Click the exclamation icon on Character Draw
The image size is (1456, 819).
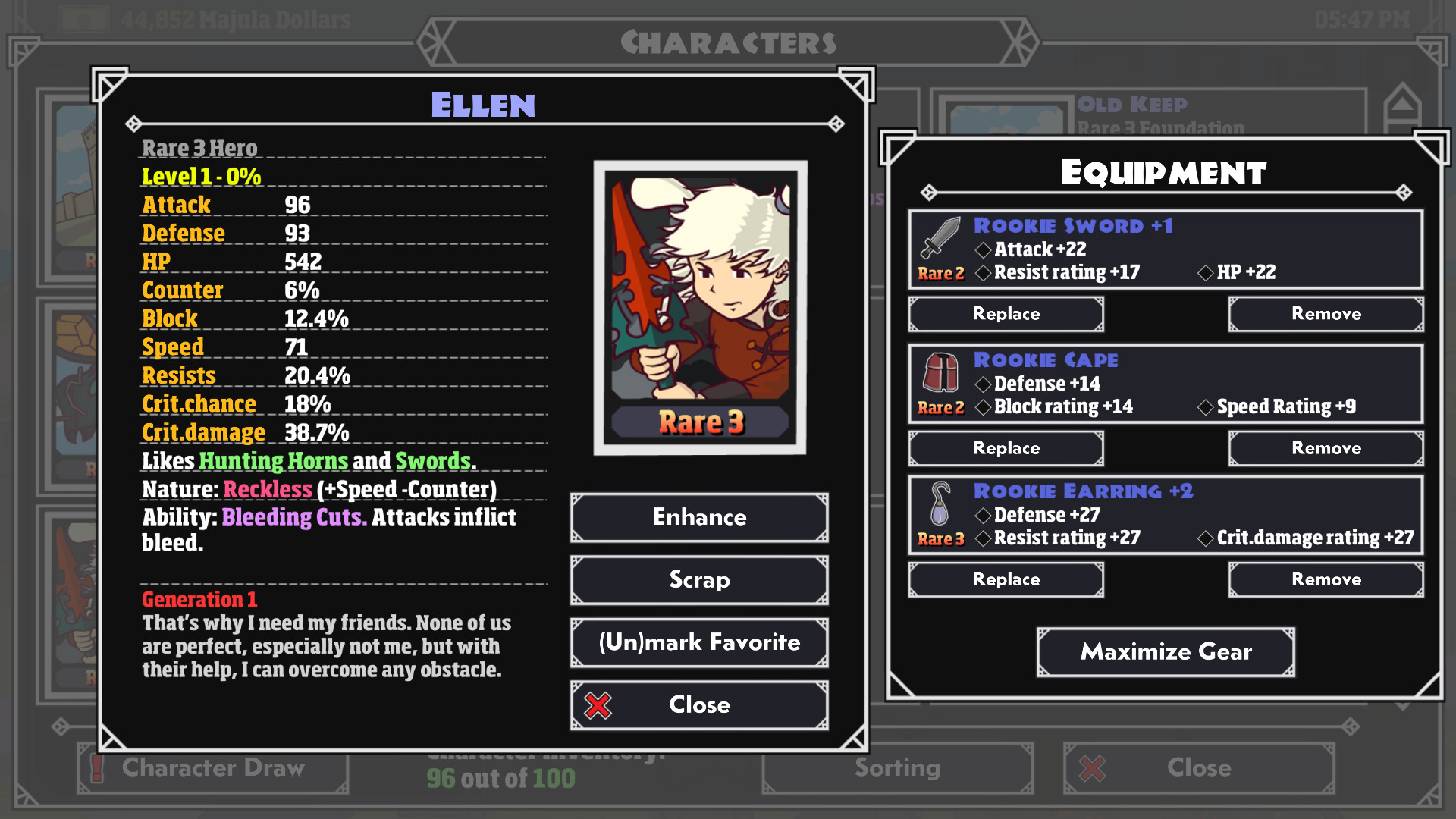[96, 768]
